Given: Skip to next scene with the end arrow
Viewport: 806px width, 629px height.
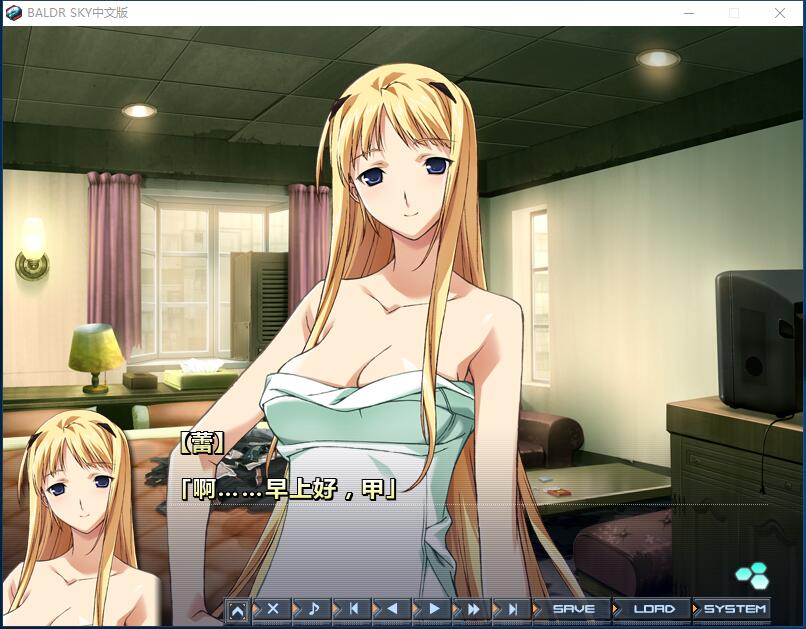Looking at the screenshot, I should (512, 608).
